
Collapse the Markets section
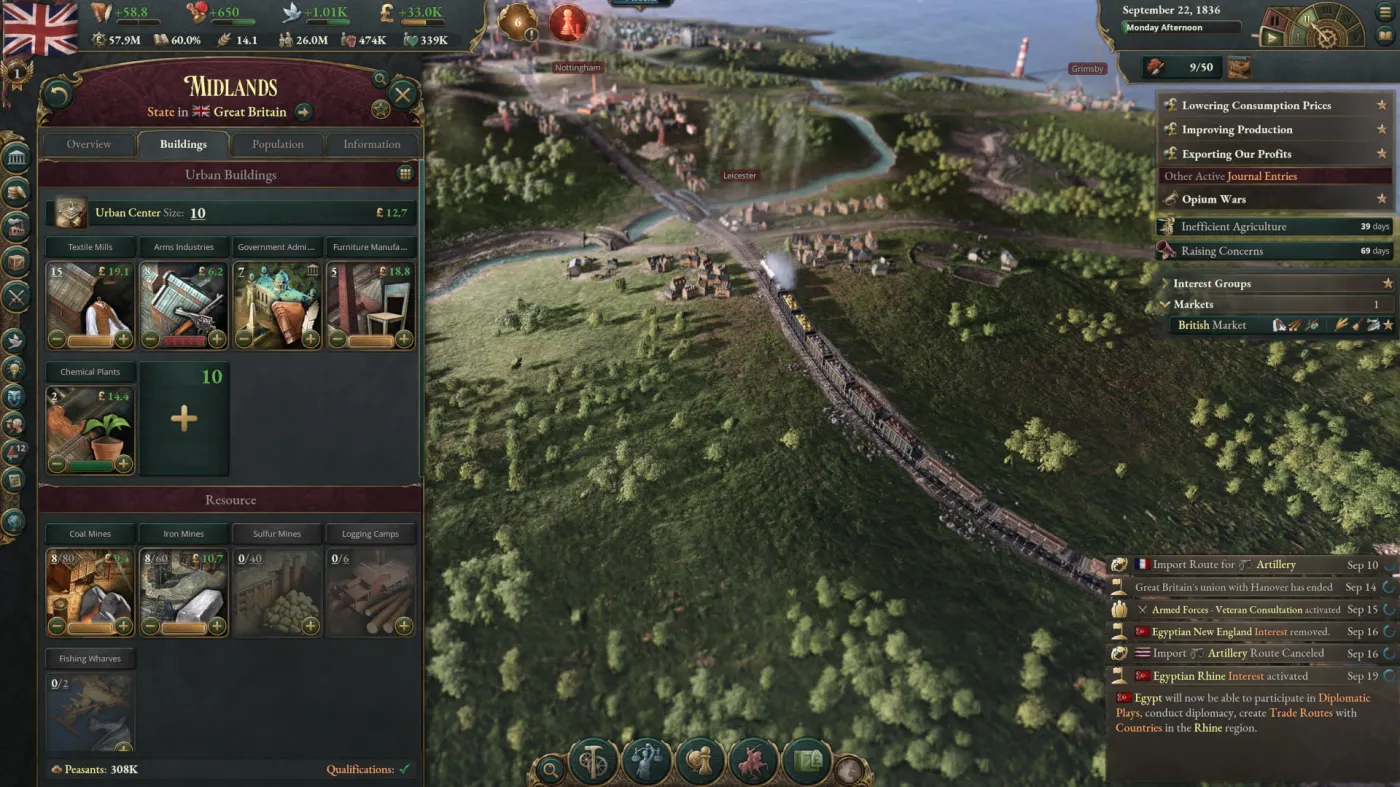point(1164,304)
